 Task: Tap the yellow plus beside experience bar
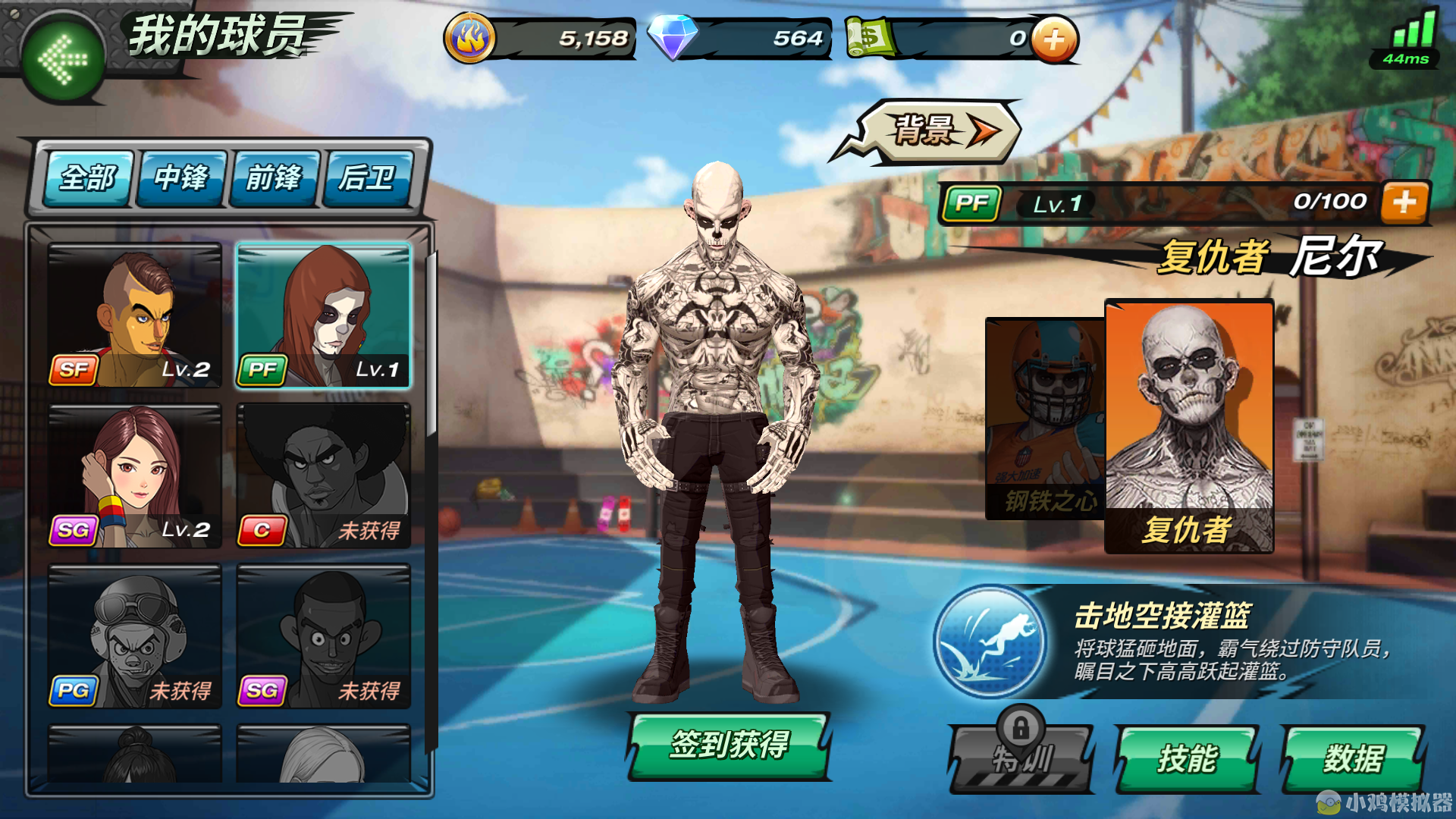[1407, 202]
